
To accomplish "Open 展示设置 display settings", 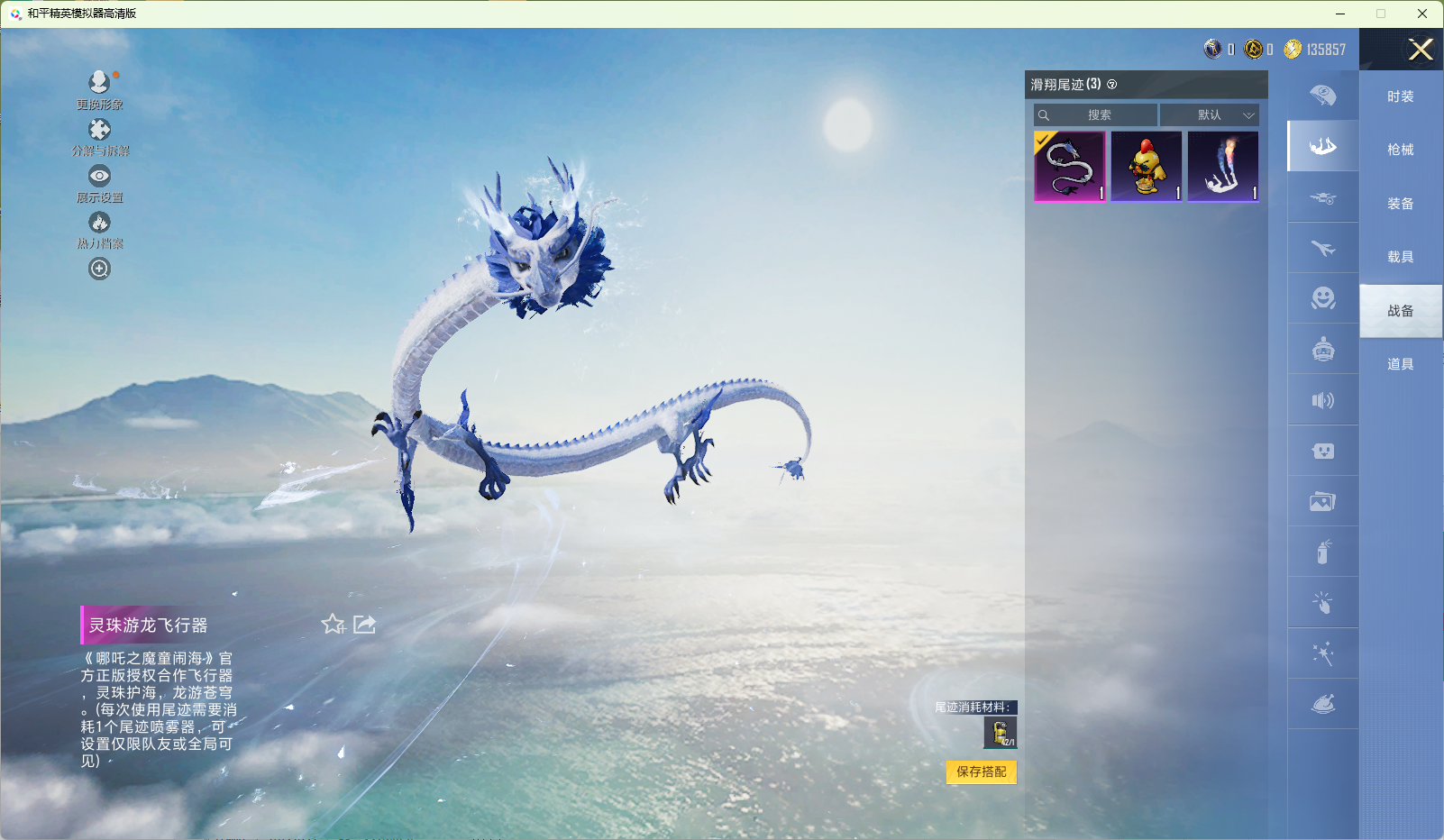I will 99,176.
